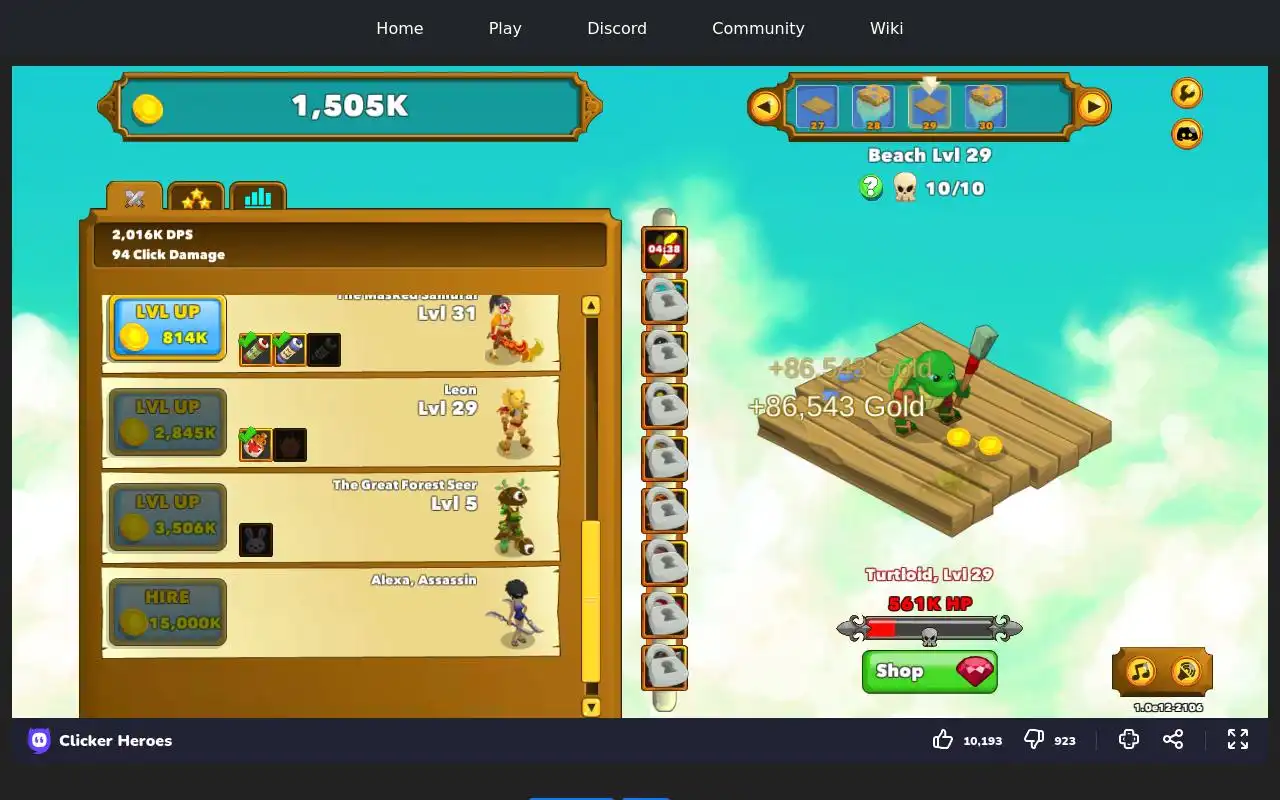Open settings with the wrench icon

pyautogui.click(x=1187, y=93)
